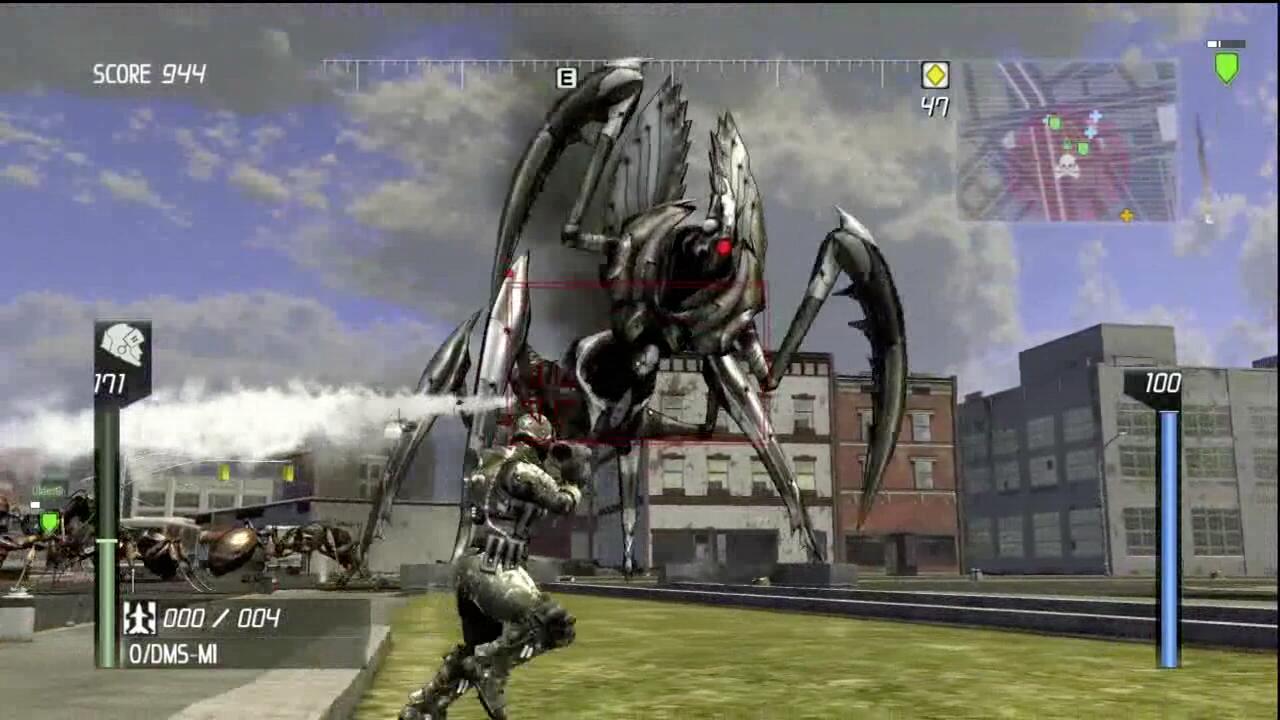Select the soldier helmet portrait icon

pos(122,345)
